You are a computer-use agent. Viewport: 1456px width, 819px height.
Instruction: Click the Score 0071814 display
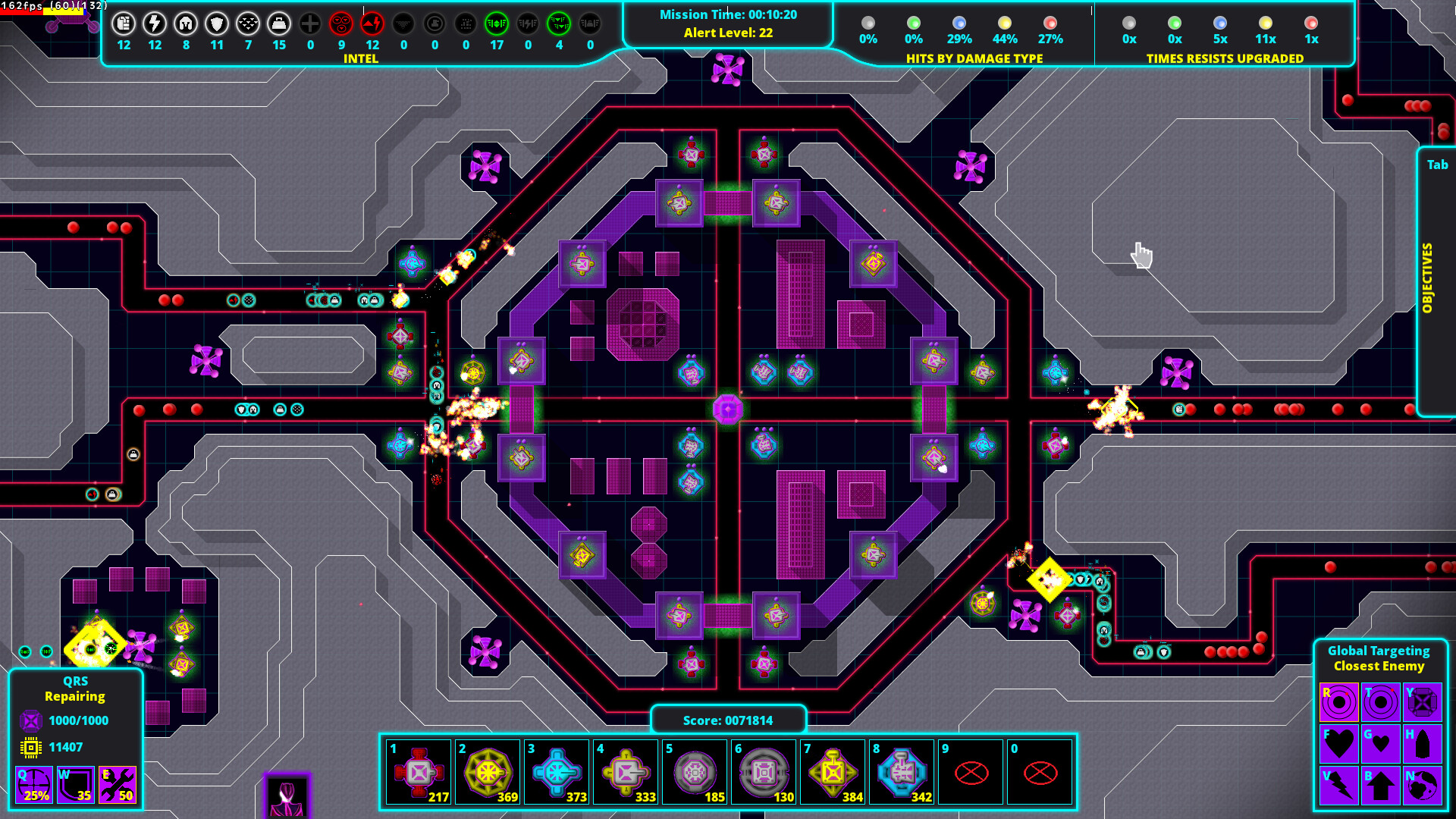click(x=728, y=720)
